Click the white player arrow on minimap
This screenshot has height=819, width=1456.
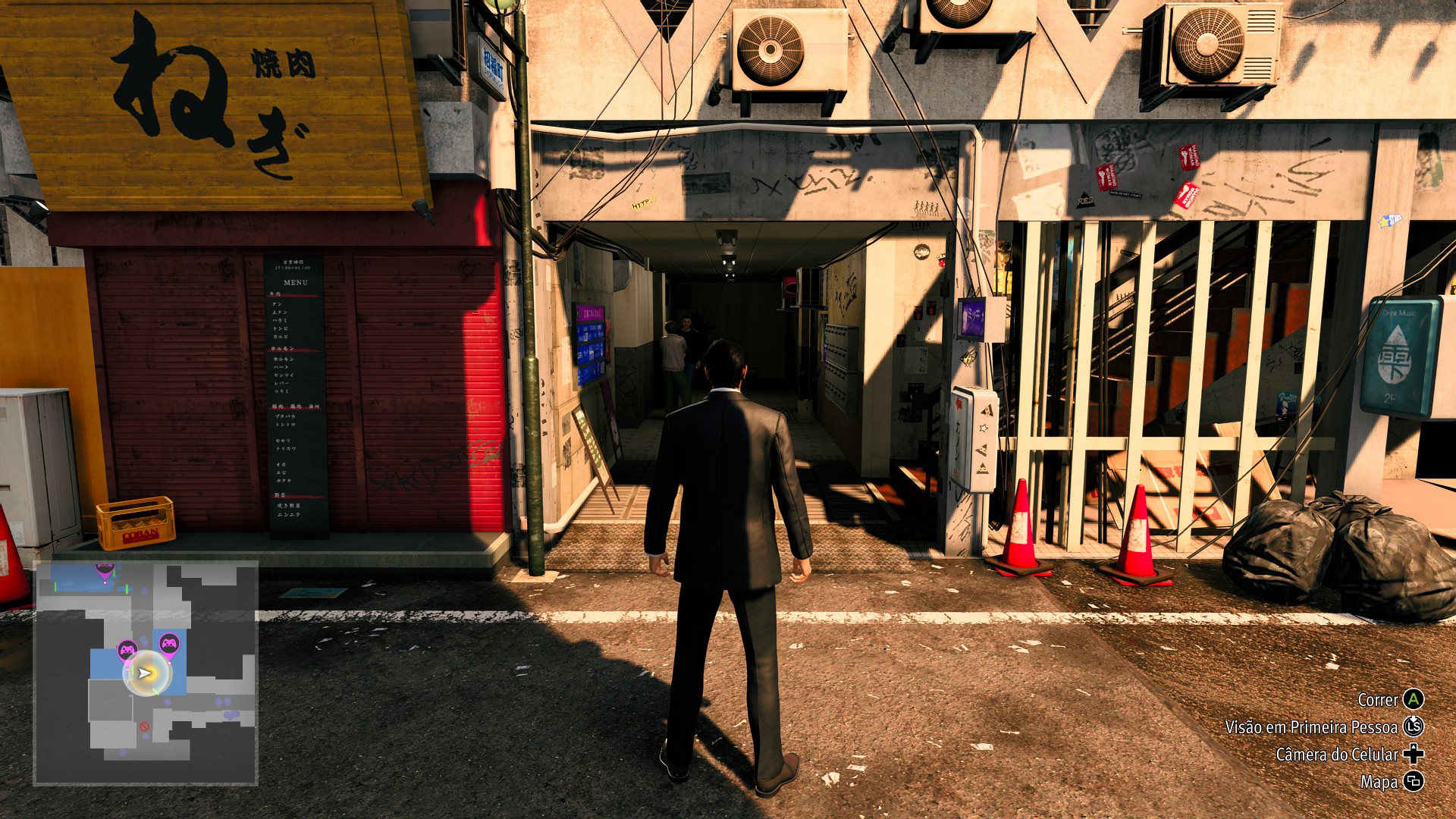144,673
